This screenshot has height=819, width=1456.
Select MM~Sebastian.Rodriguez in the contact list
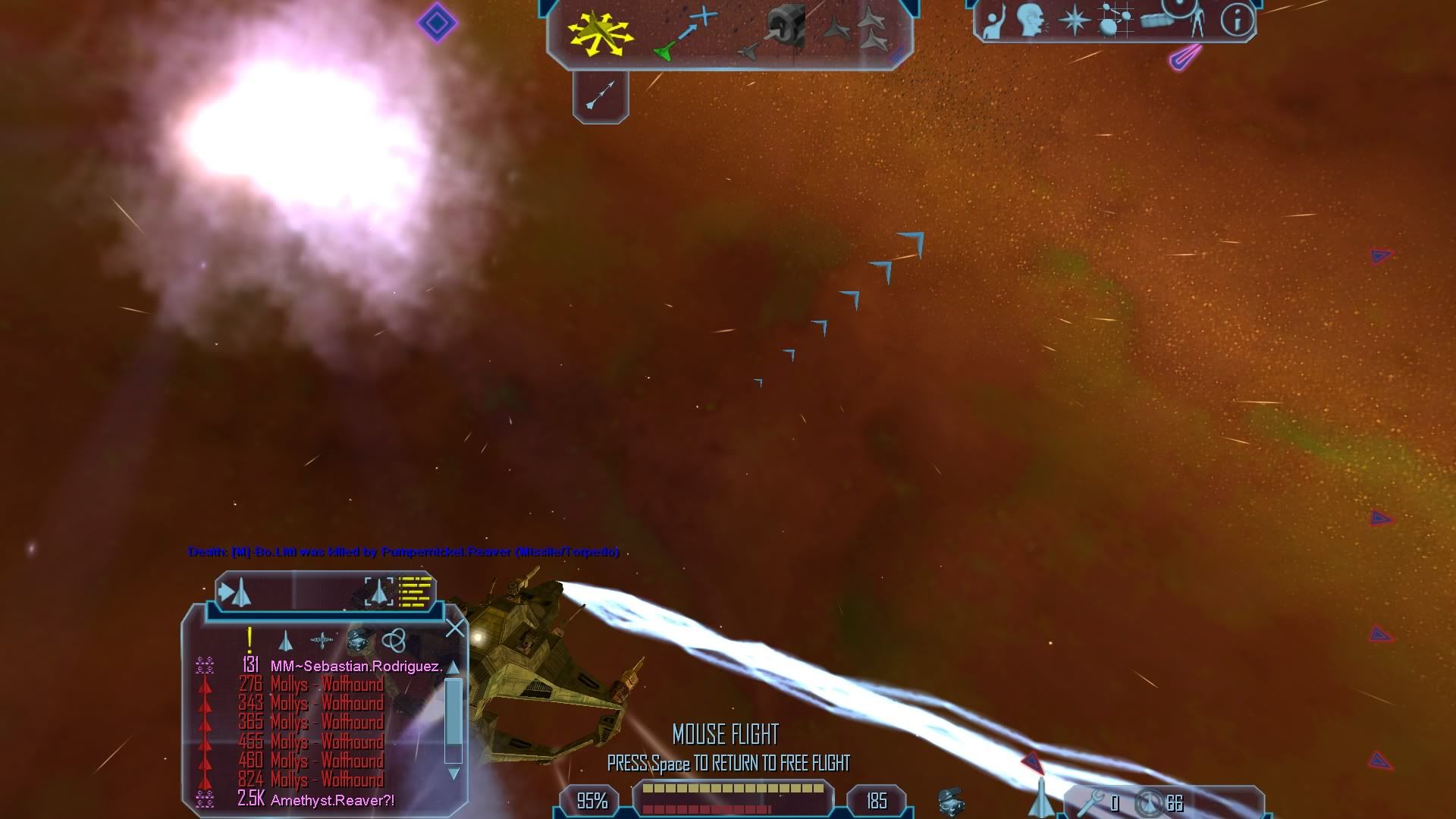click(356, 667)
